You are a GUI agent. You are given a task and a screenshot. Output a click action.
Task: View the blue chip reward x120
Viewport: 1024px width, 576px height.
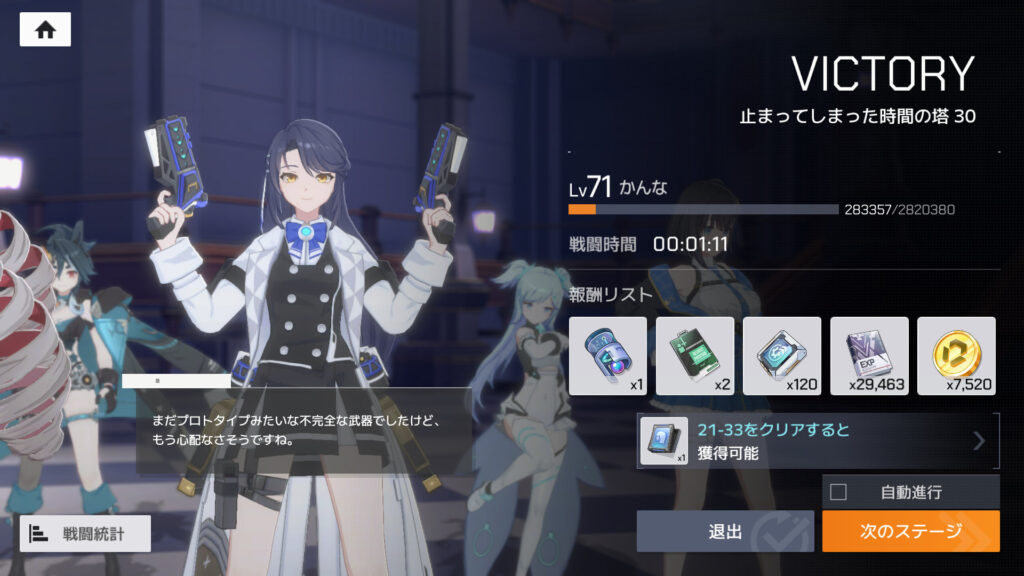[781, 356]
